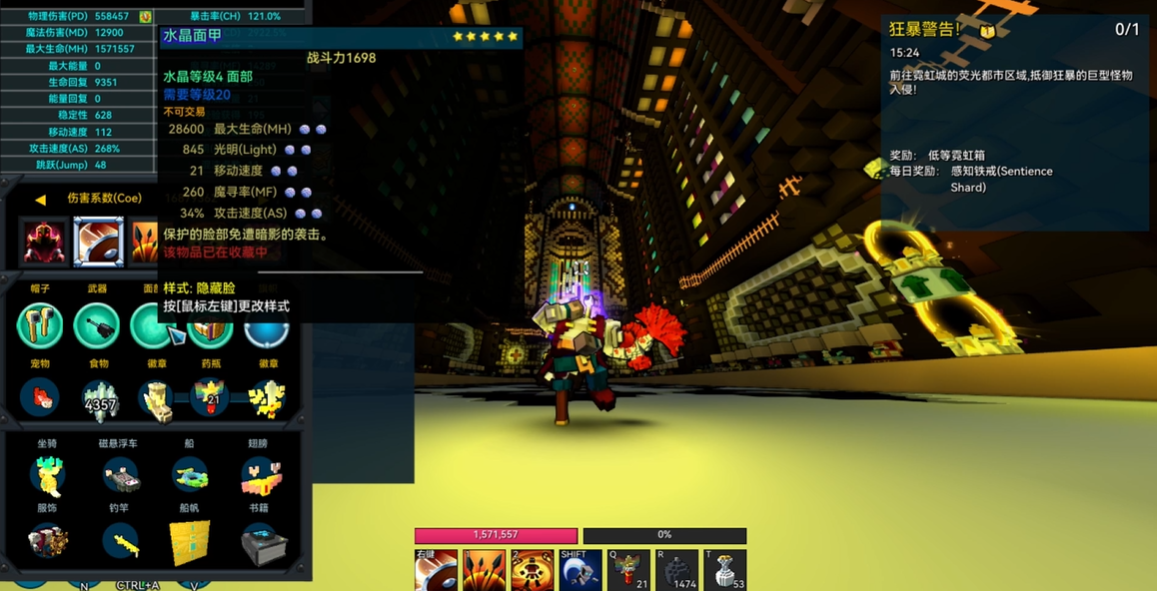Use the rainbow flask in slot Q

point(628,571)
